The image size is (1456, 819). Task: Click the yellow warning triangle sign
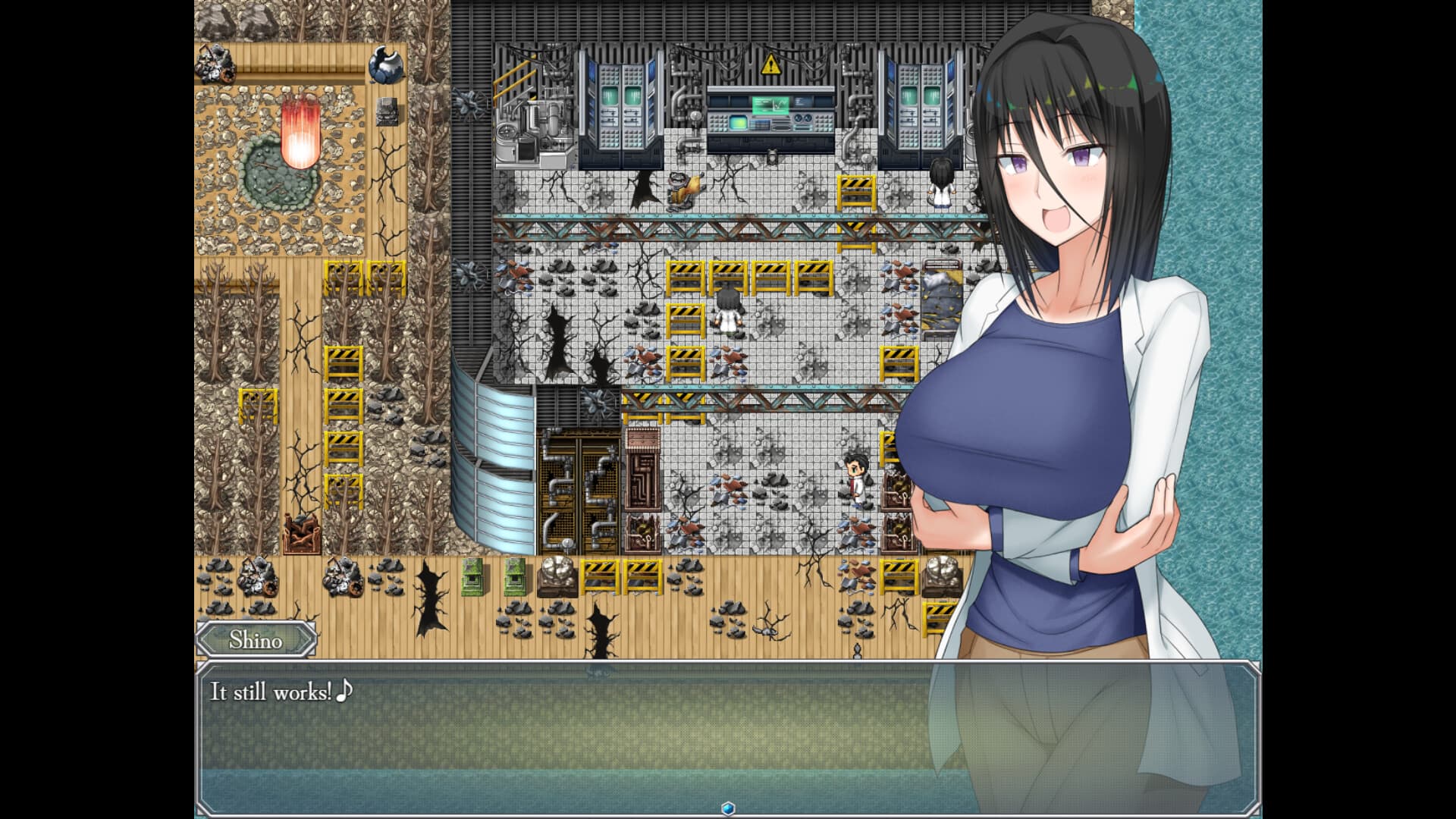pos(771,64)
